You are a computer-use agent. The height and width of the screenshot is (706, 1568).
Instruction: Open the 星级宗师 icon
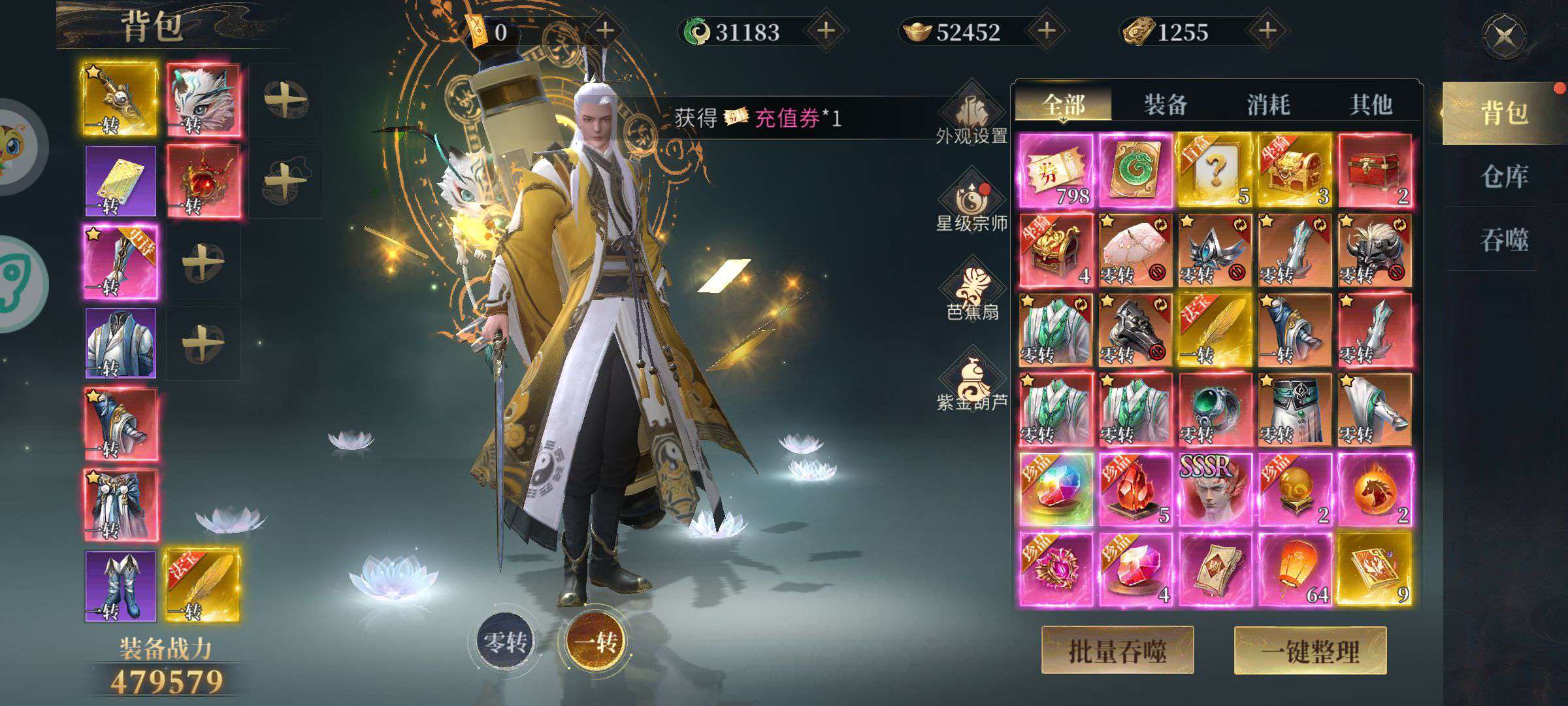[972, 203]
